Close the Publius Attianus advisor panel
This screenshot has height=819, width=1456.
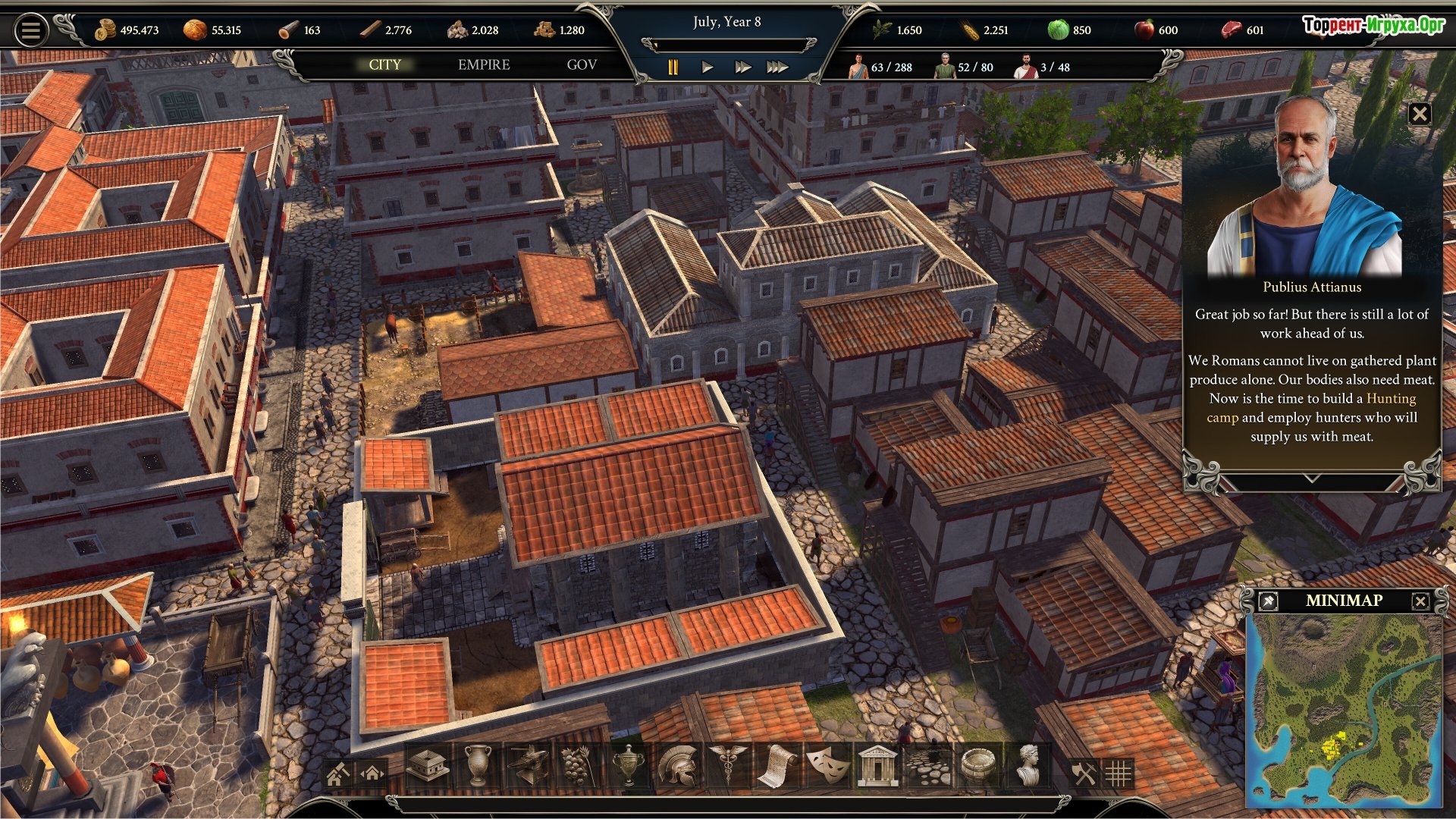[1419, 115]
